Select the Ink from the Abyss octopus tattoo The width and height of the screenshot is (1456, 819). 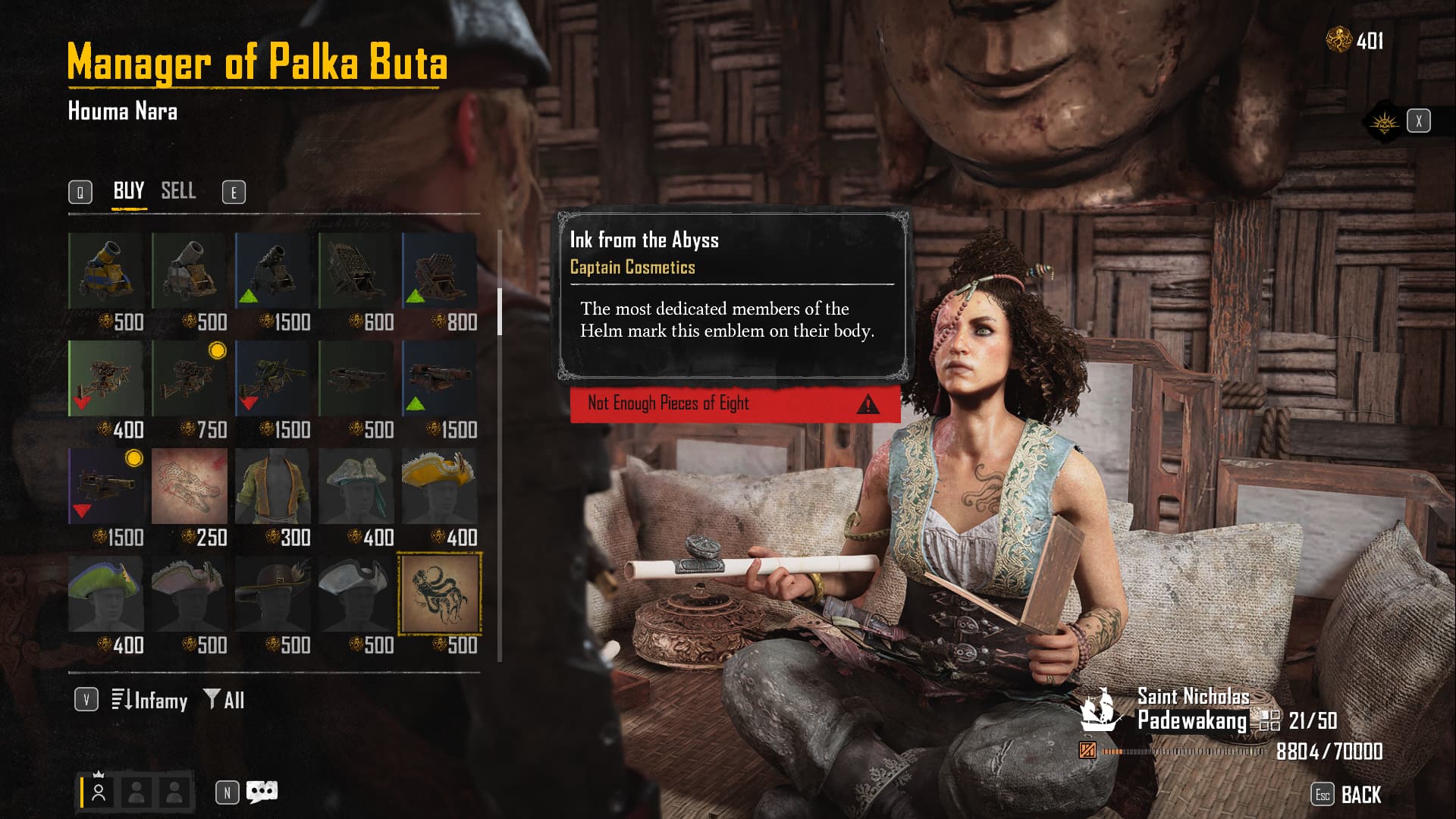pyautogui.click(x=440, y=594)
